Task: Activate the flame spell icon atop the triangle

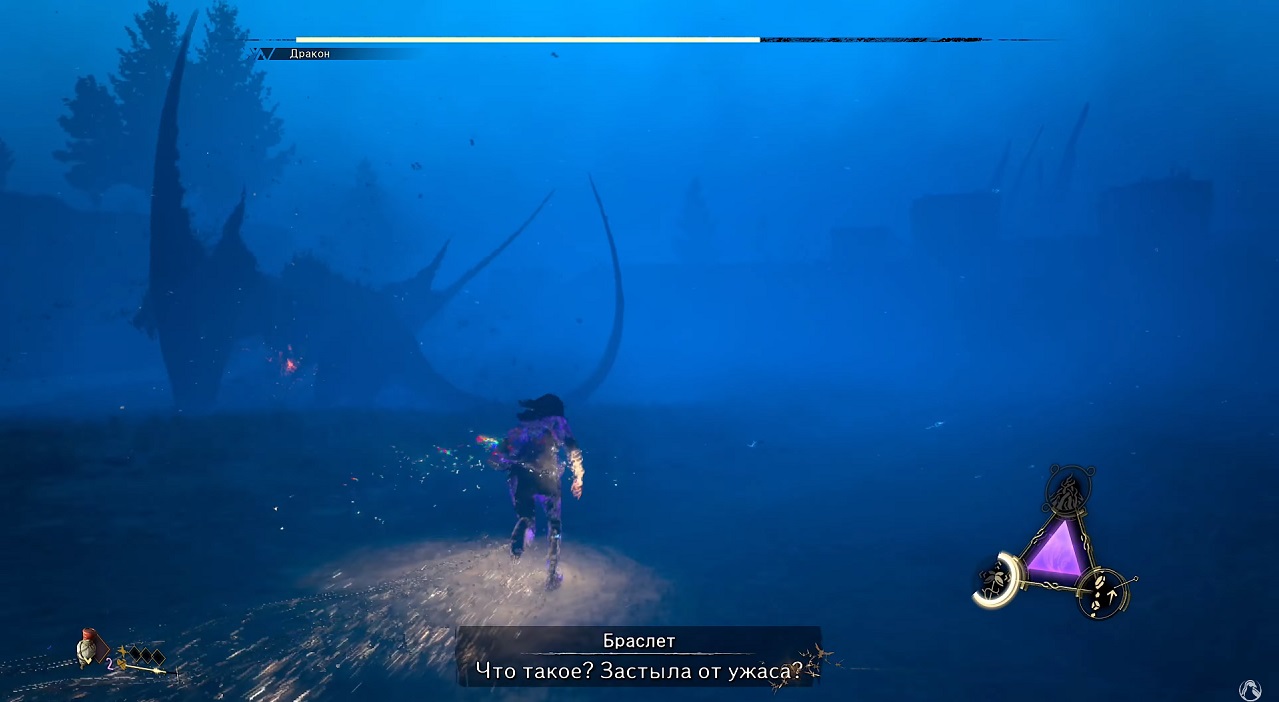Action: [1067, 492]
